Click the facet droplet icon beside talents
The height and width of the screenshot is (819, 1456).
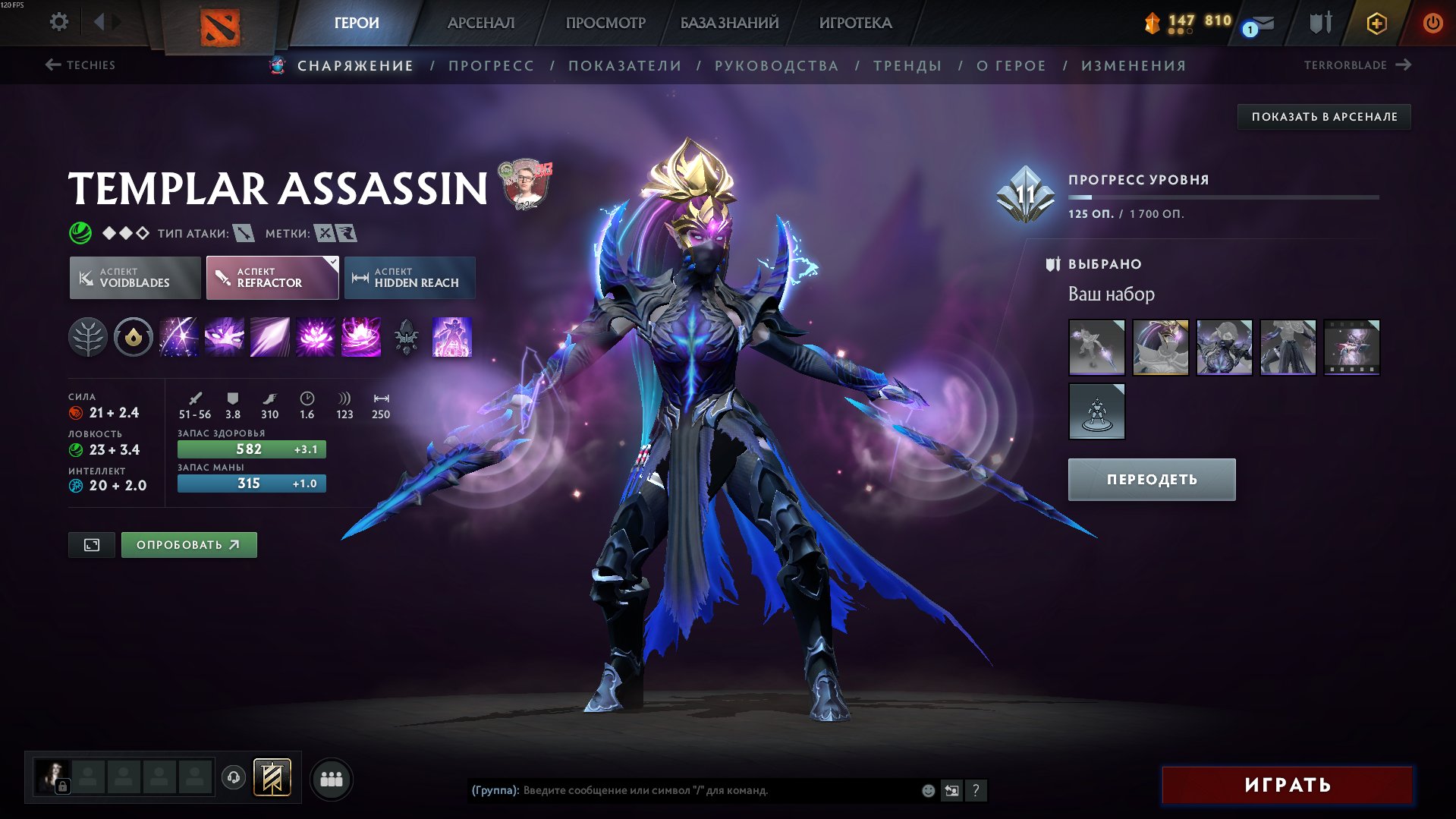point(134,338)
